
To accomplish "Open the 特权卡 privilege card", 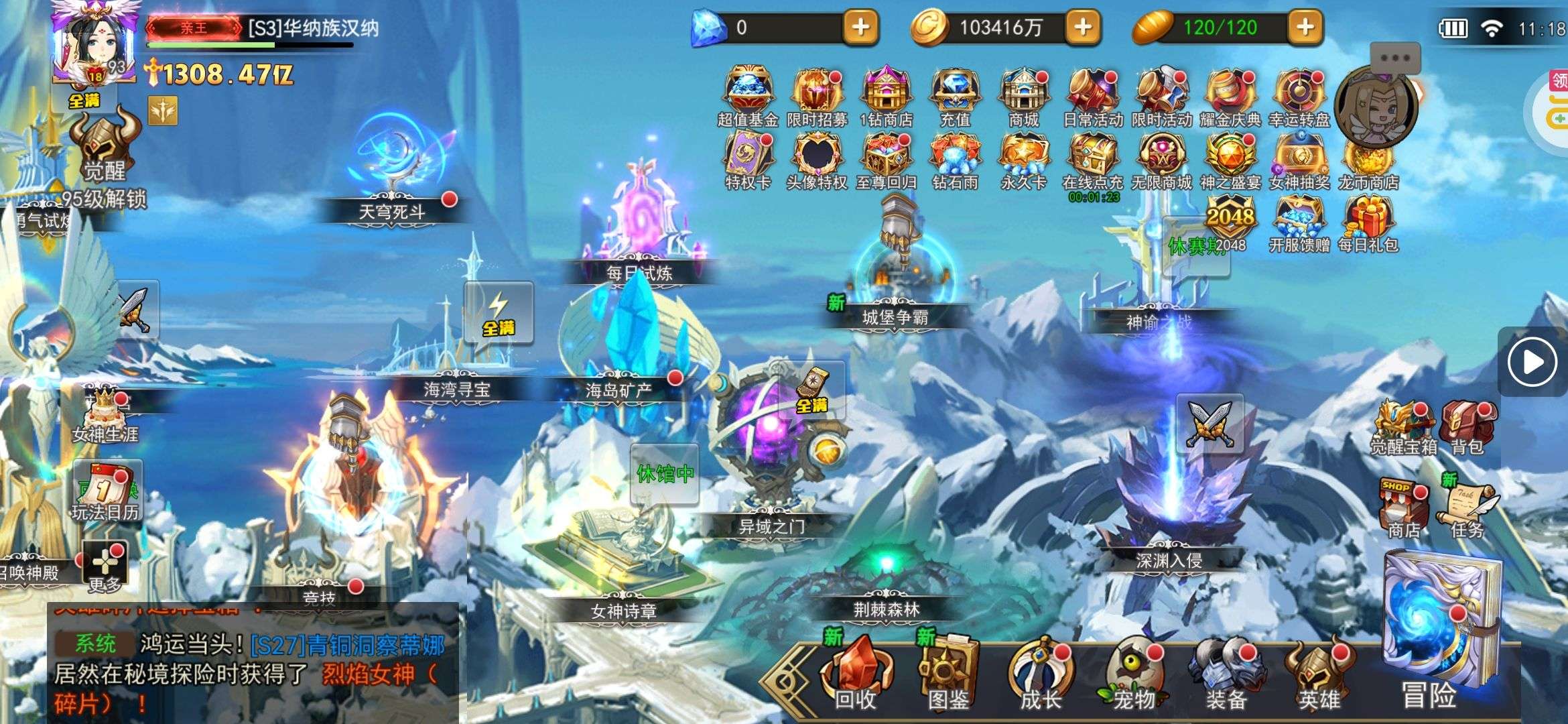I will click(748, 158).
